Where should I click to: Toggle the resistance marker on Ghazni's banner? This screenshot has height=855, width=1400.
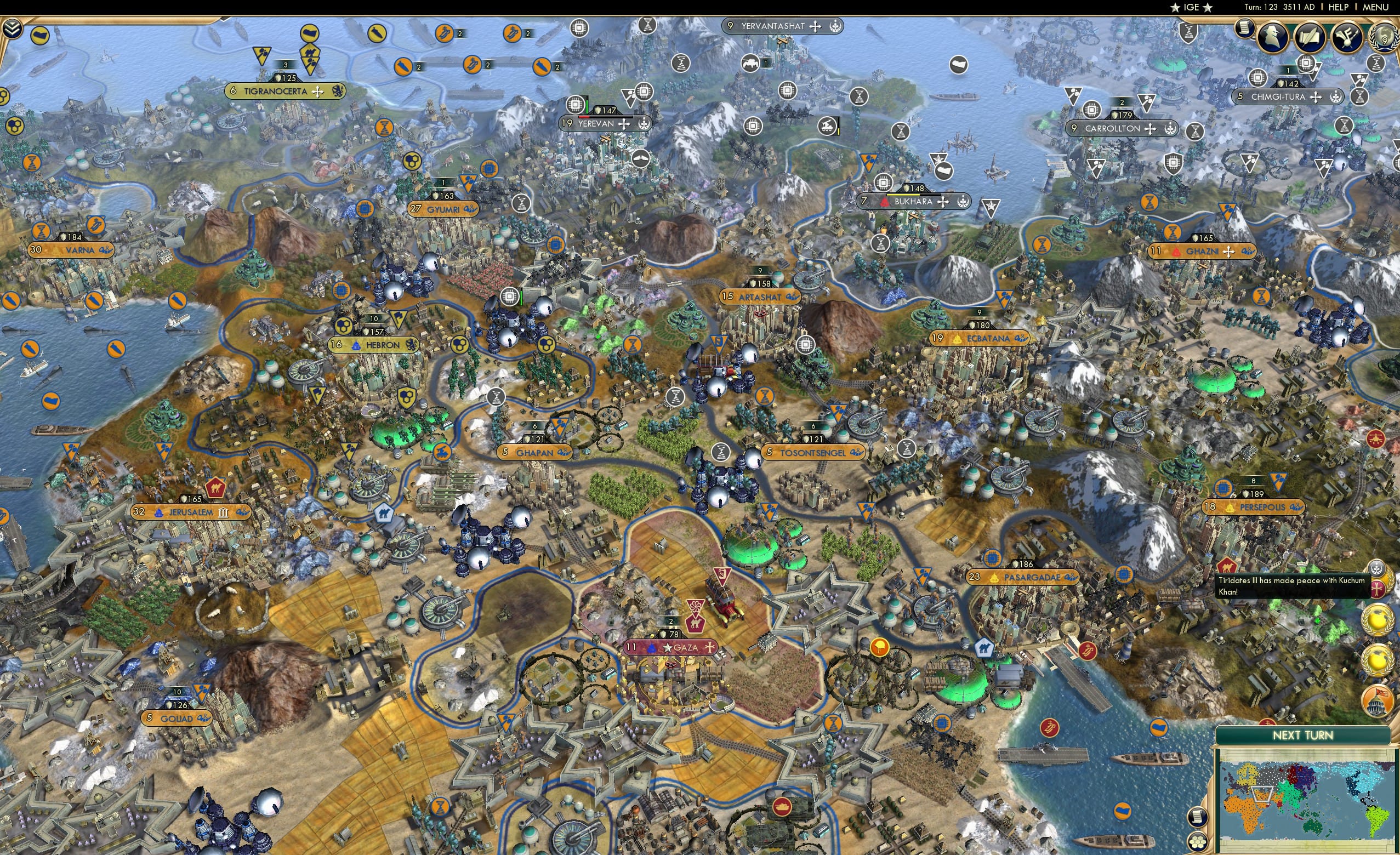[x=1176, y=252]
